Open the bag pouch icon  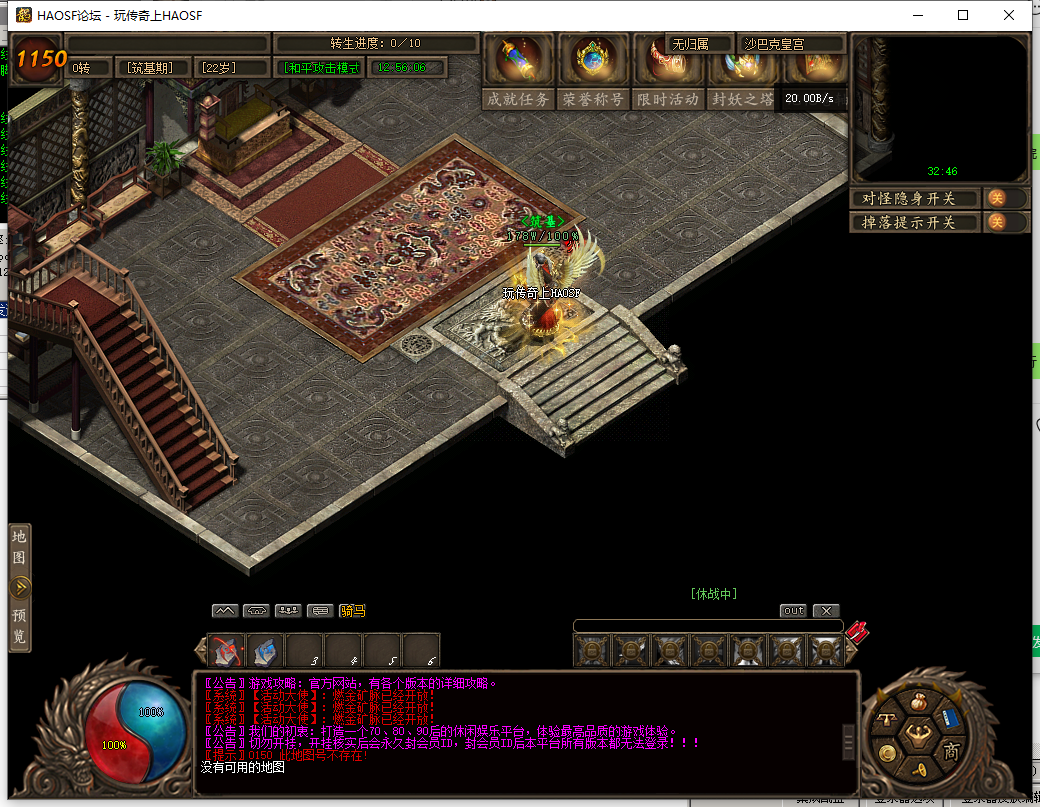[x=918, y=702]
